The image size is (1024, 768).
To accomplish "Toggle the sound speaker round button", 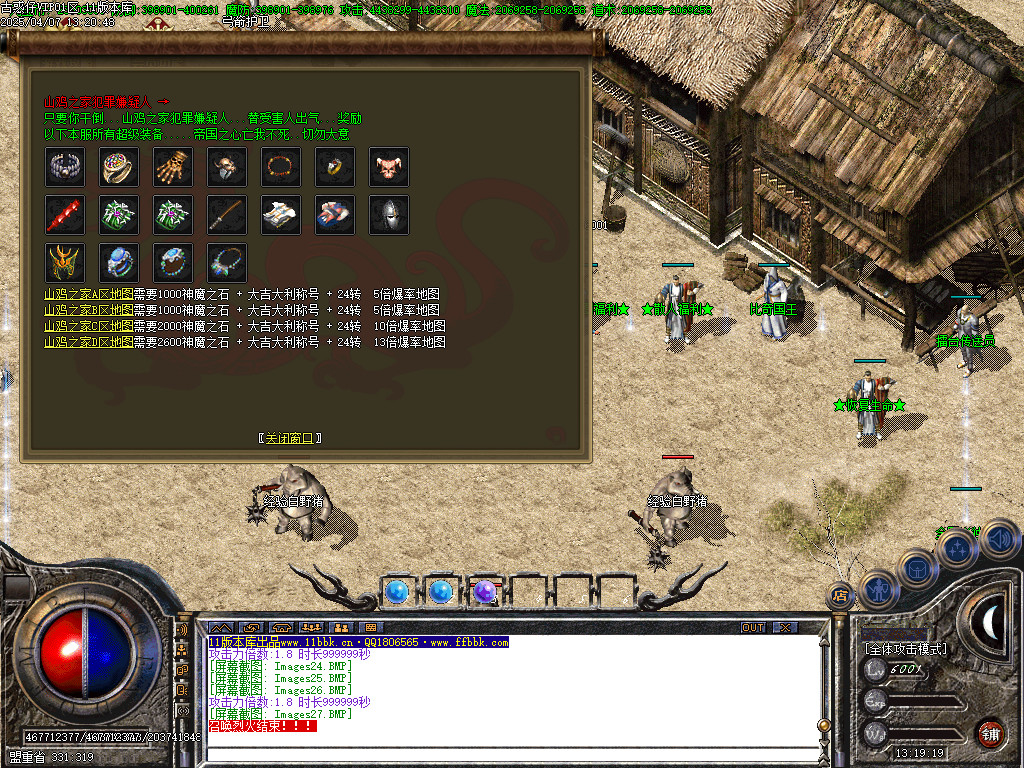I will pyautogui.click(x=1000, y=540).
